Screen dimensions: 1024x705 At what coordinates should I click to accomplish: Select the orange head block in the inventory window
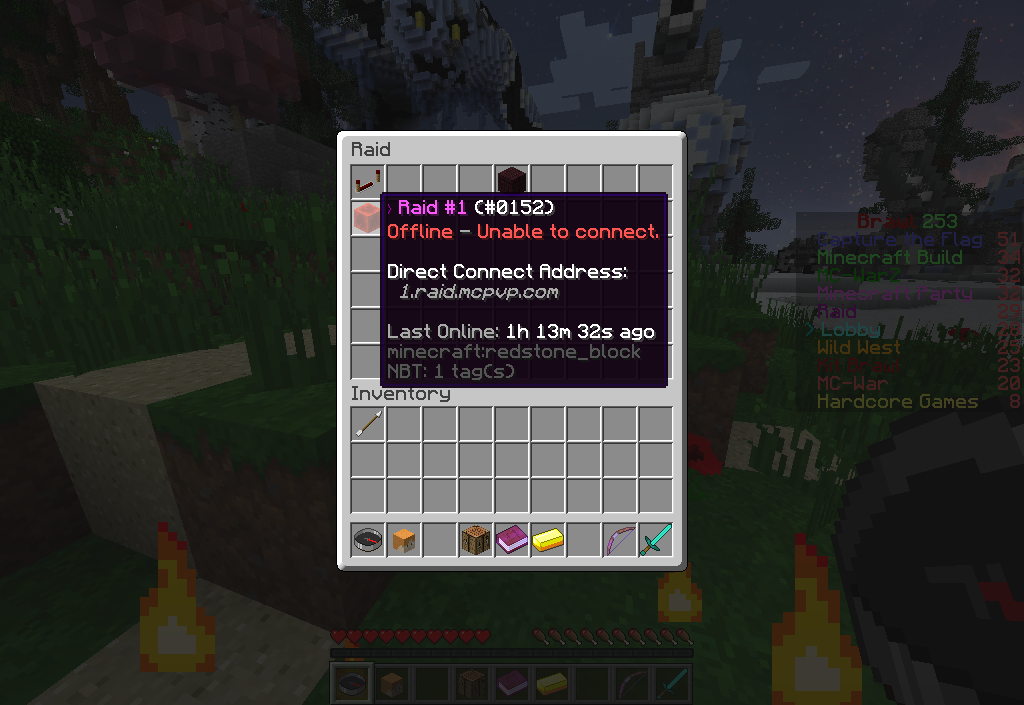pos(403,540)
